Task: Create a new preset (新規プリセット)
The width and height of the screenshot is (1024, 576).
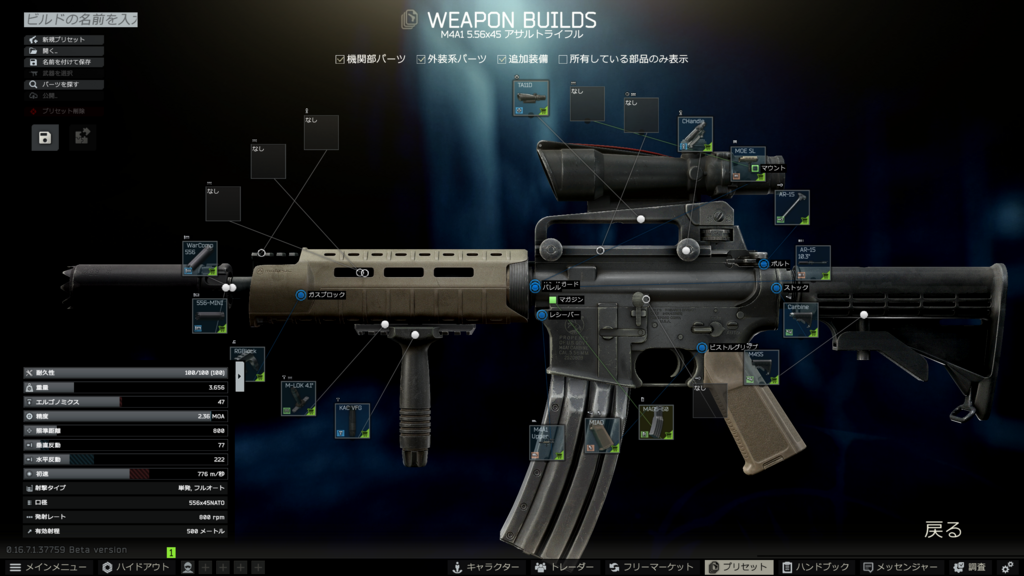Action: tap(63, 40)
